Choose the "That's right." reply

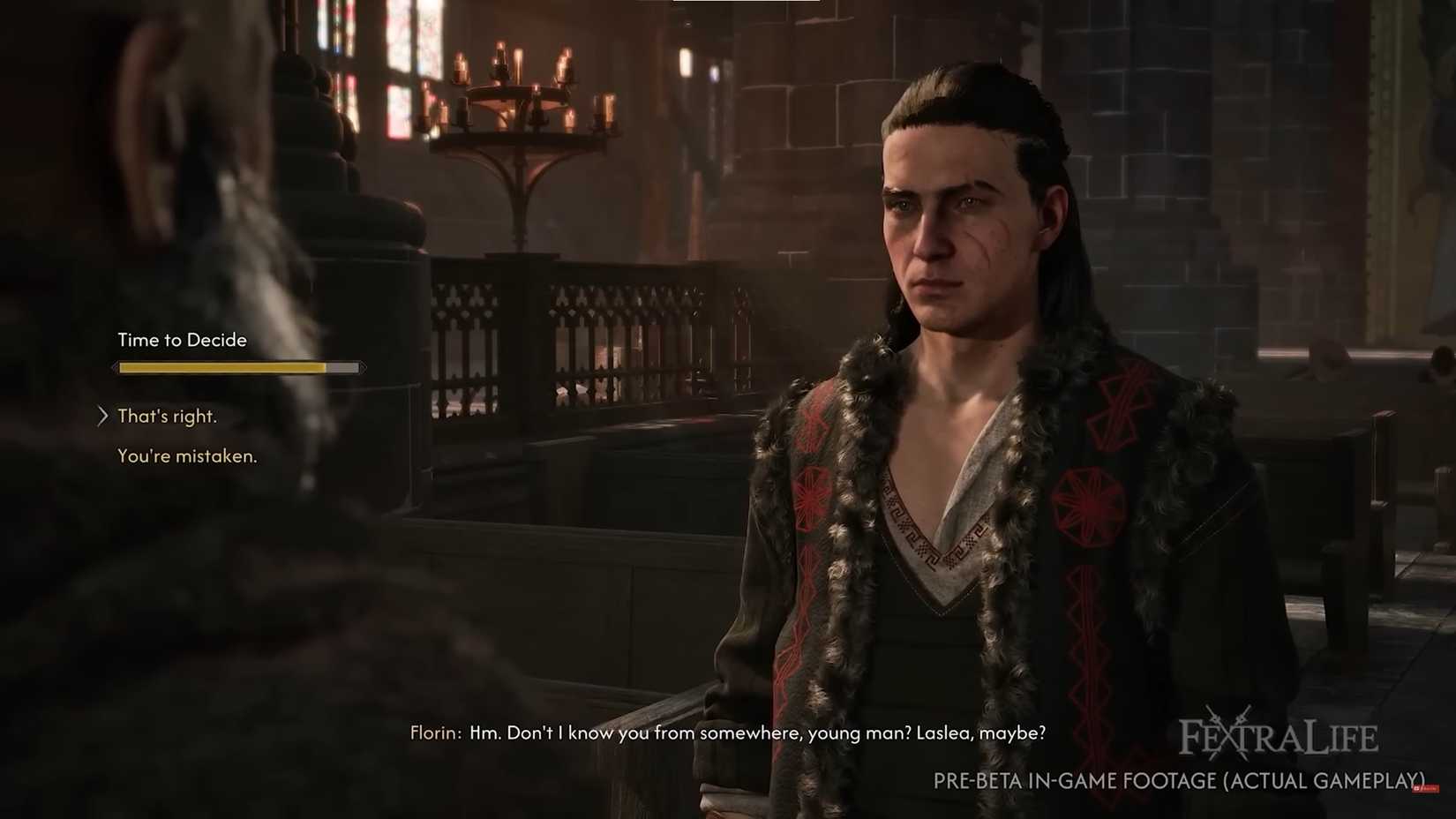167,417
